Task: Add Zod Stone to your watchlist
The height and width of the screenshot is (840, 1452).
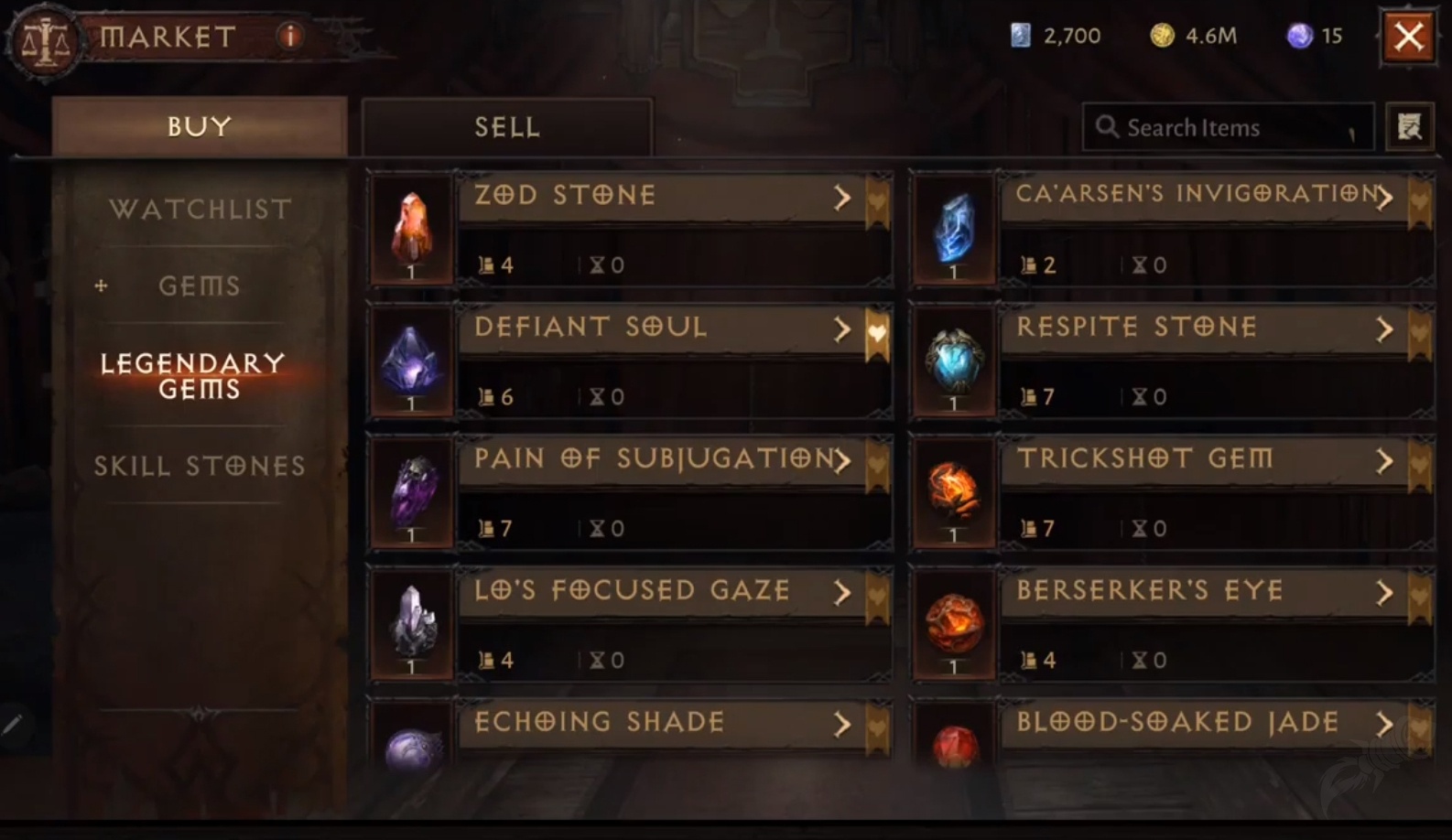Action: [x=878, y=199]
